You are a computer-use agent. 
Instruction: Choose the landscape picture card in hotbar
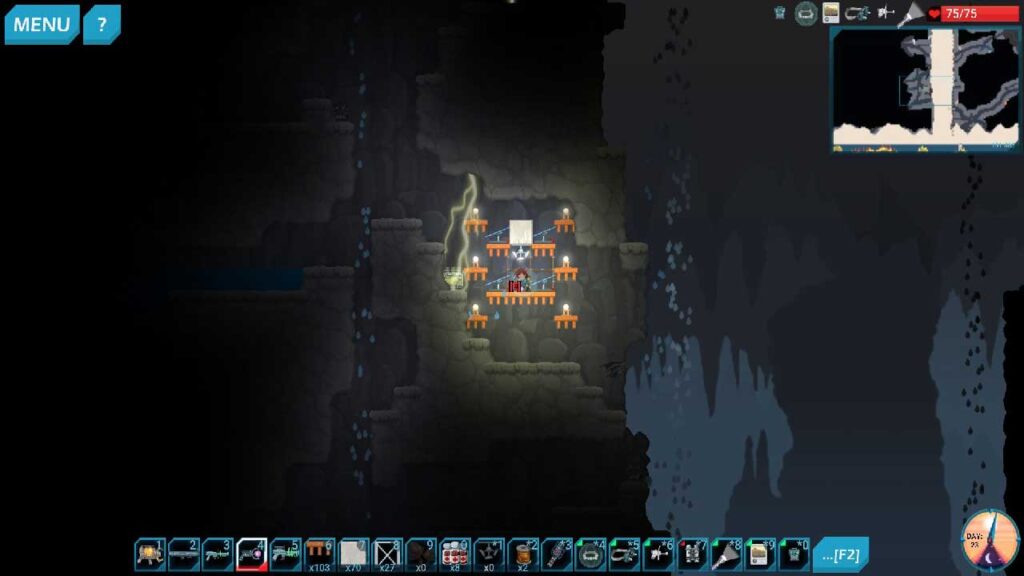click(x=761, y=553)
